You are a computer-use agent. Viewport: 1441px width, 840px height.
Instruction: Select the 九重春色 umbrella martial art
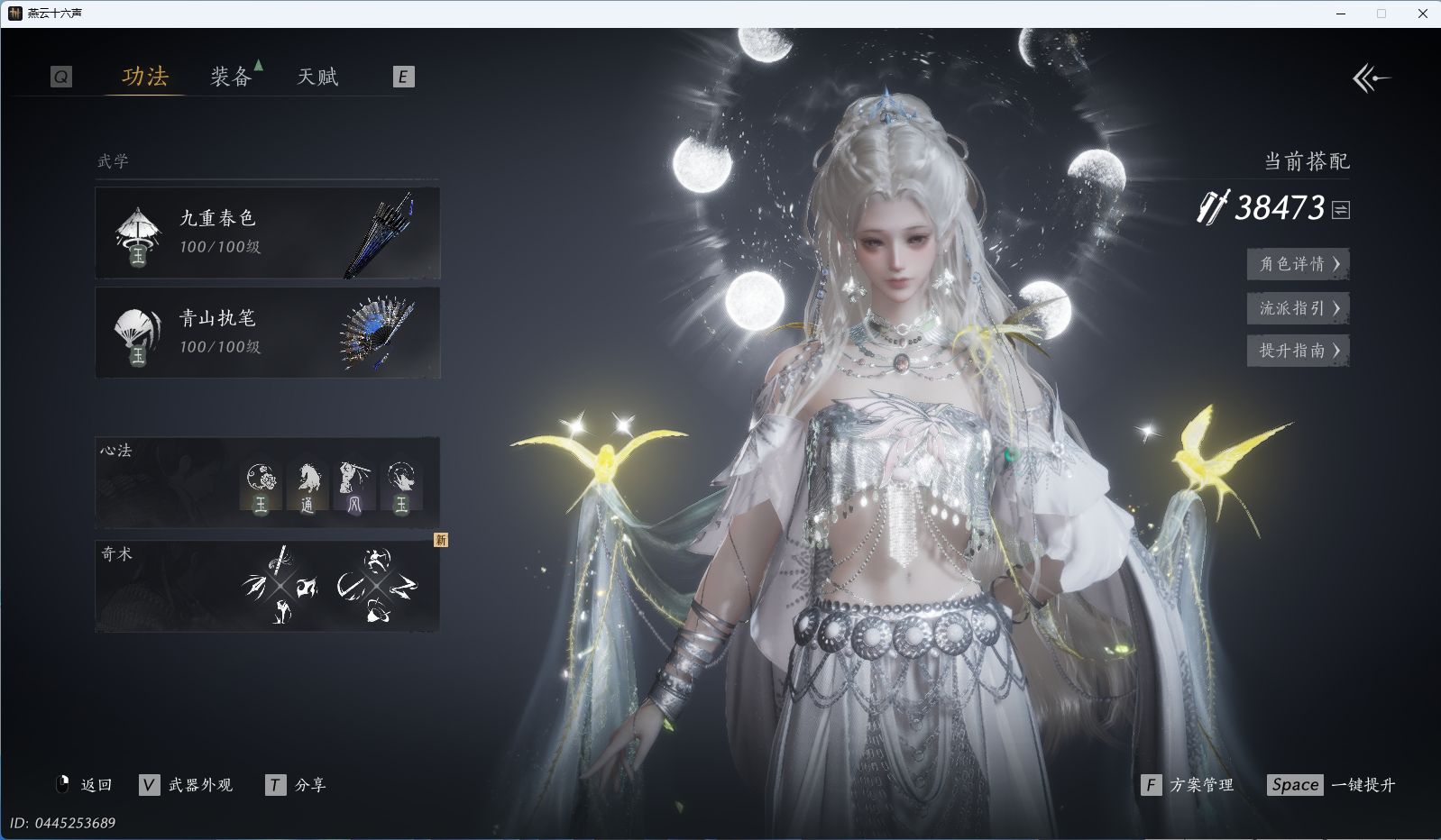pos(268,233)
